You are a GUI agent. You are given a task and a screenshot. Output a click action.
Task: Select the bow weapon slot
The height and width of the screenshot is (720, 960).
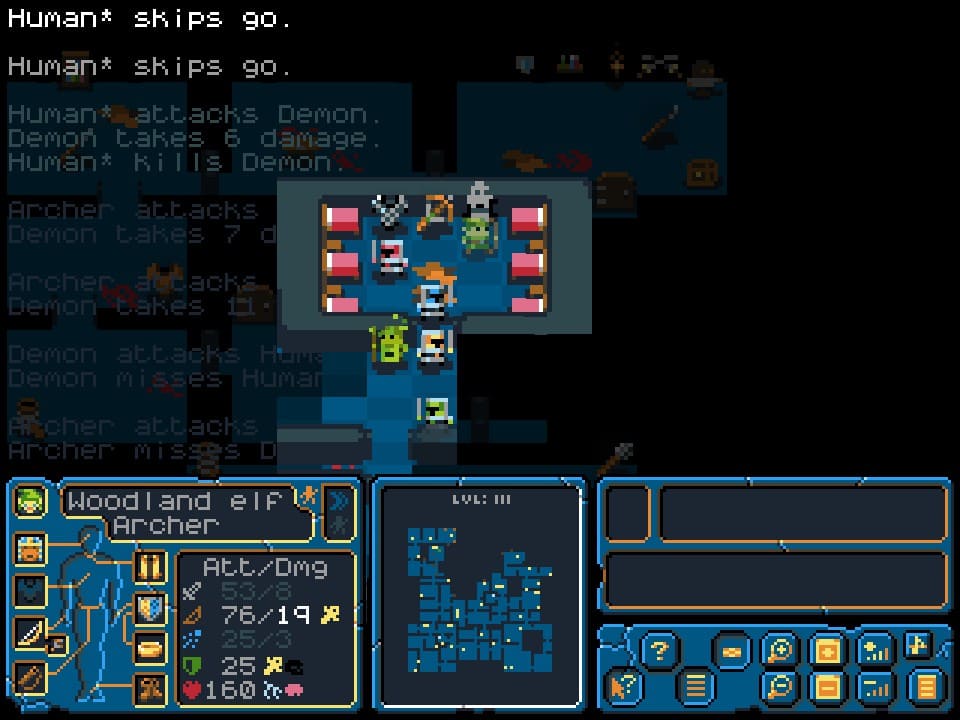tap(30, 632)
